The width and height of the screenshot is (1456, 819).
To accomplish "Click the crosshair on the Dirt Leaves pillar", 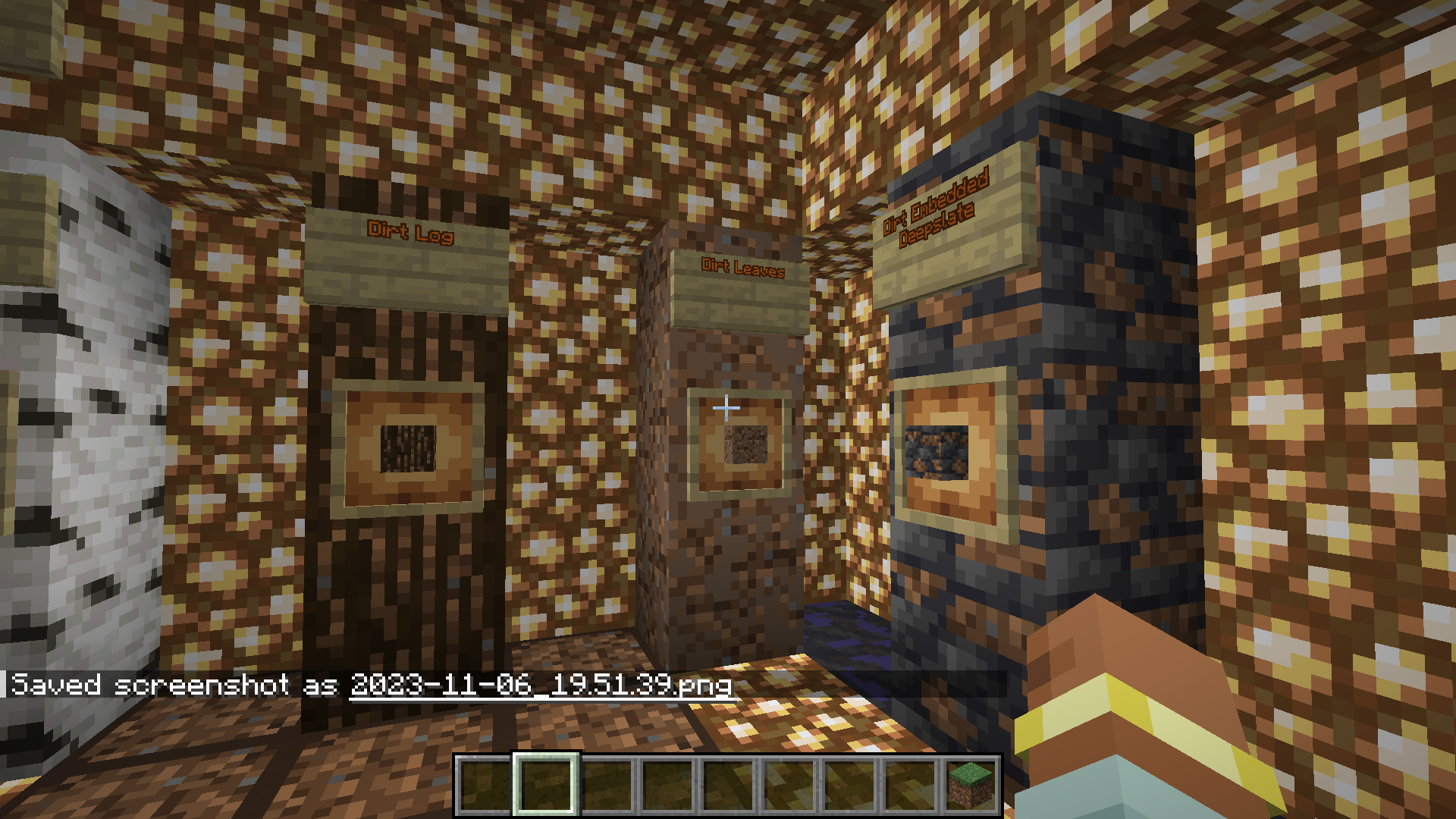I will tap(726, 408).
